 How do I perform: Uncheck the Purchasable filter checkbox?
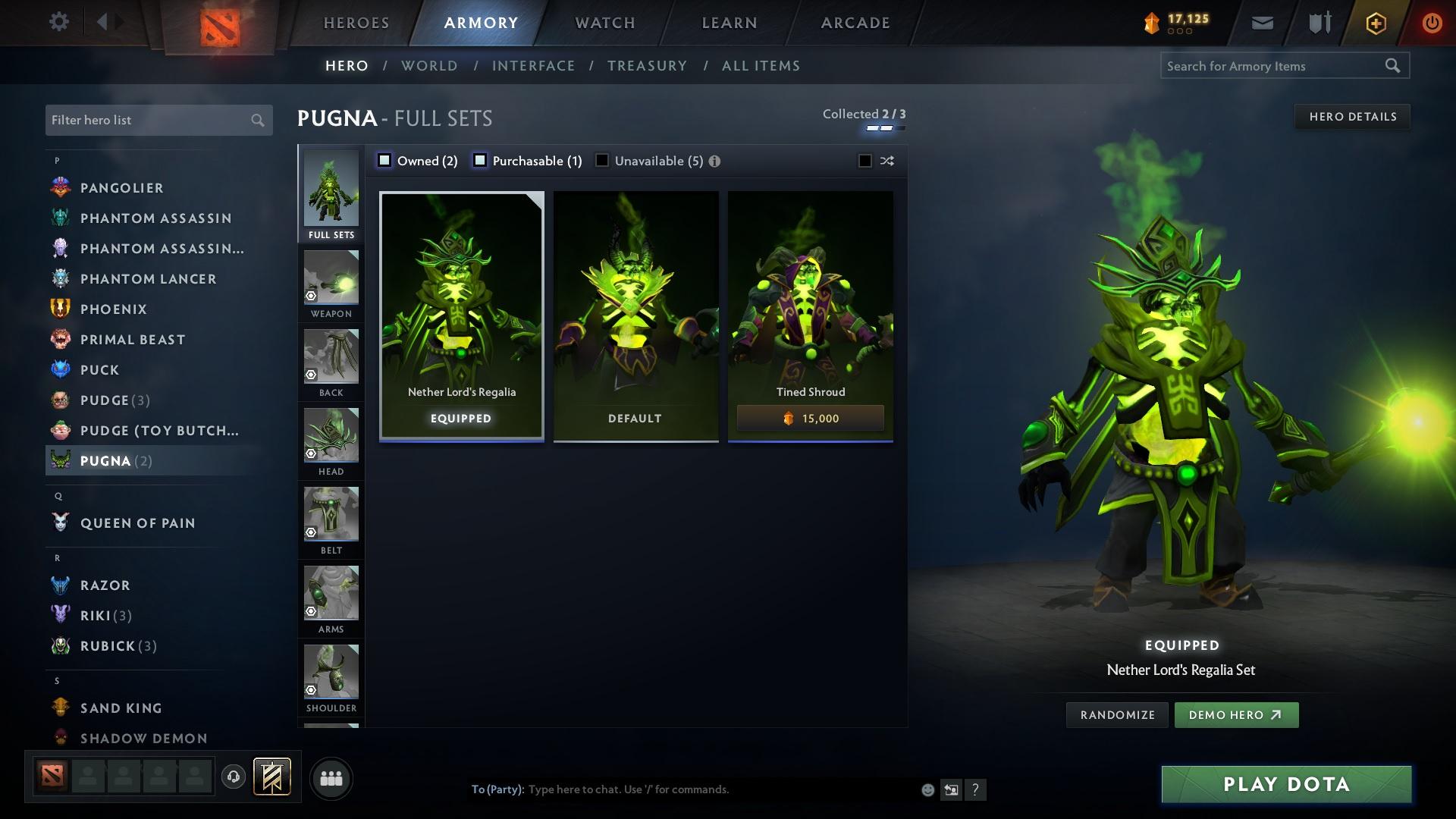479,160
